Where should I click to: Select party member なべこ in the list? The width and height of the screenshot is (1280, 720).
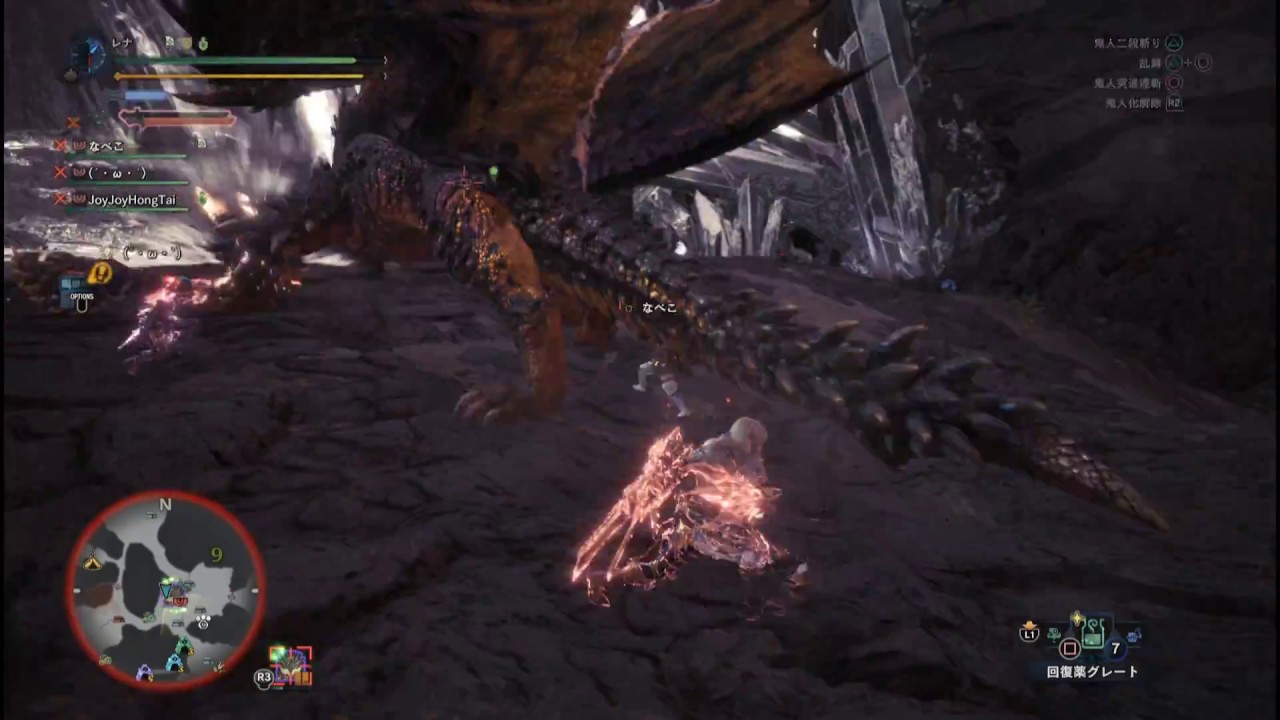106,146
